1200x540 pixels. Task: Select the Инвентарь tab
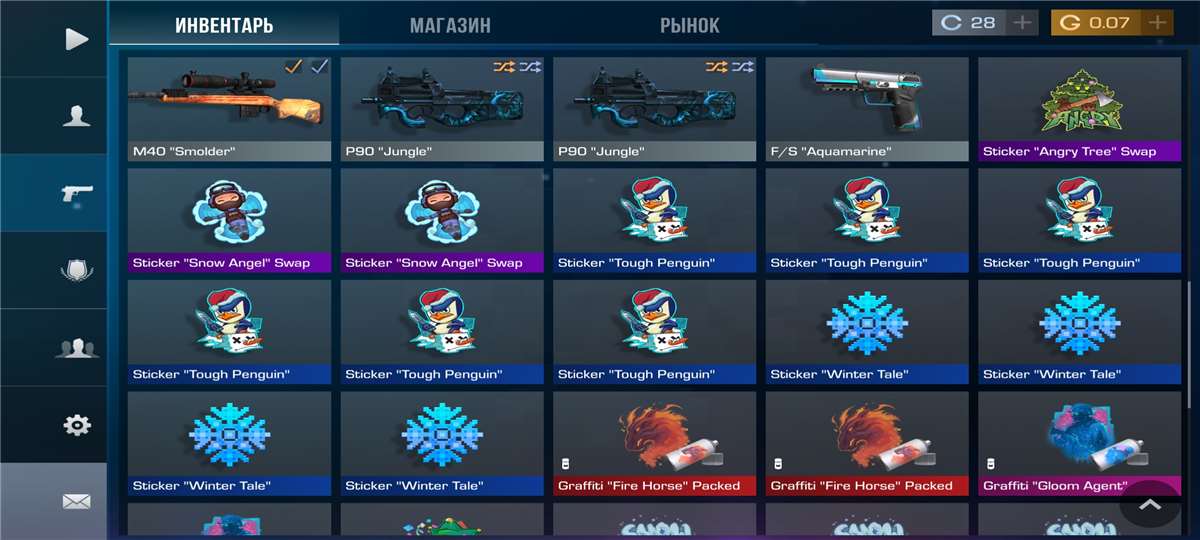coord(224,25)
